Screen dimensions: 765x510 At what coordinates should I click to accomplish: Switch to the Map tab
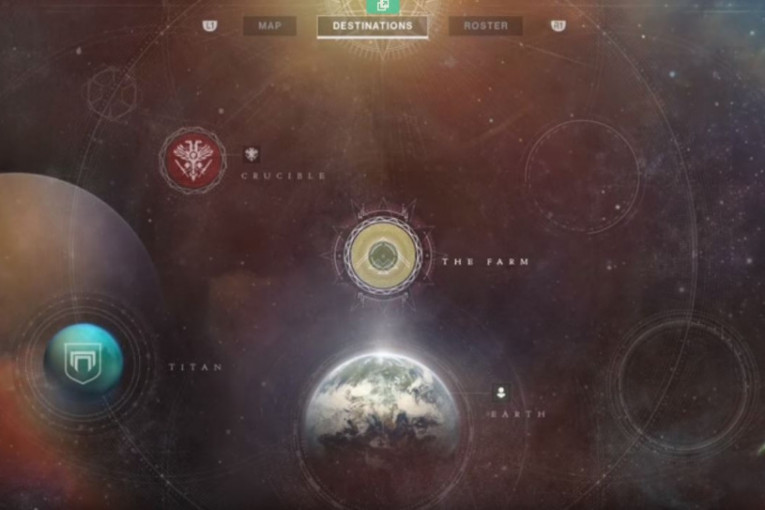point(269,26)
